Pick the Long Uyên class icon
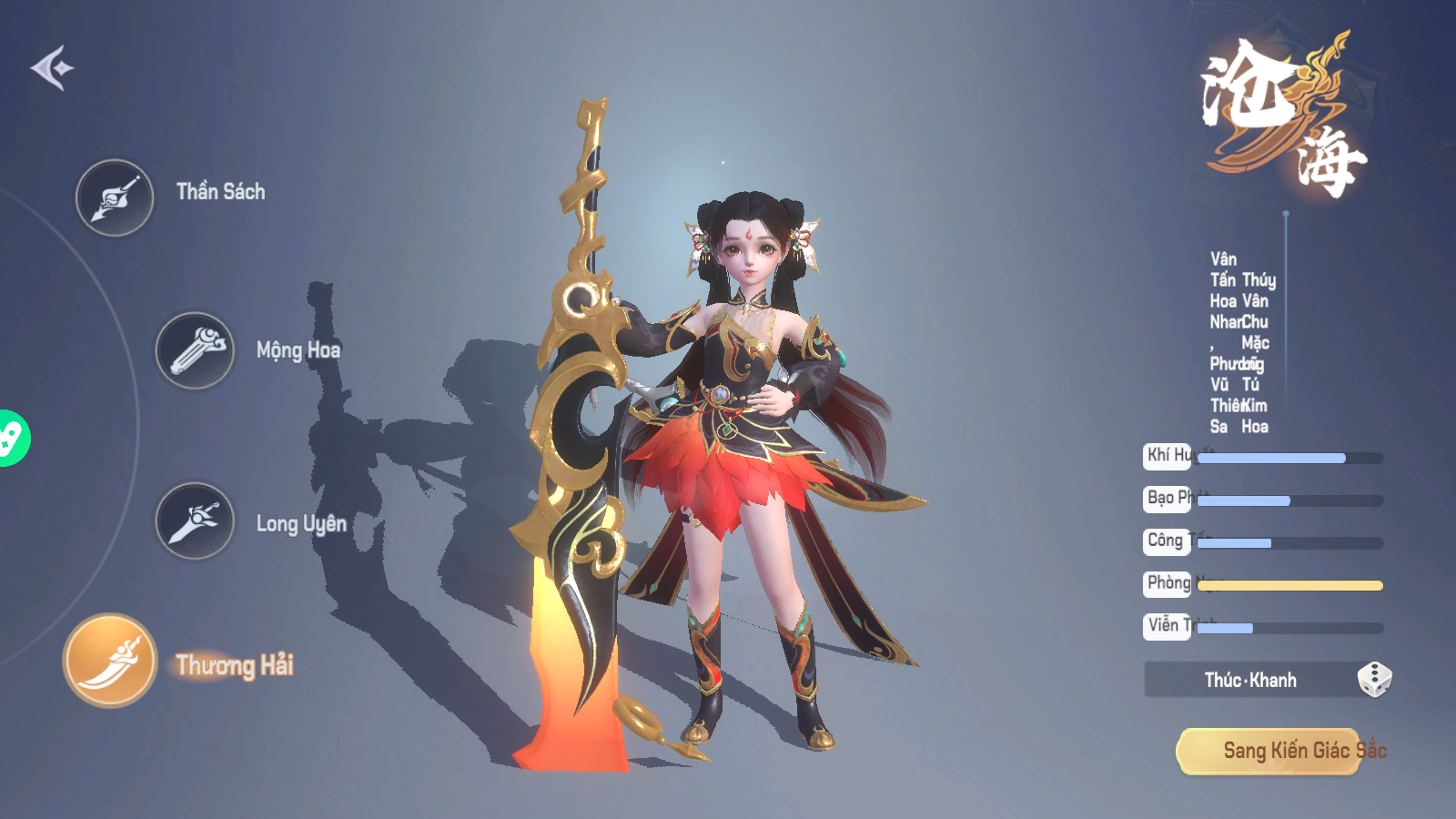 (195, 521)
